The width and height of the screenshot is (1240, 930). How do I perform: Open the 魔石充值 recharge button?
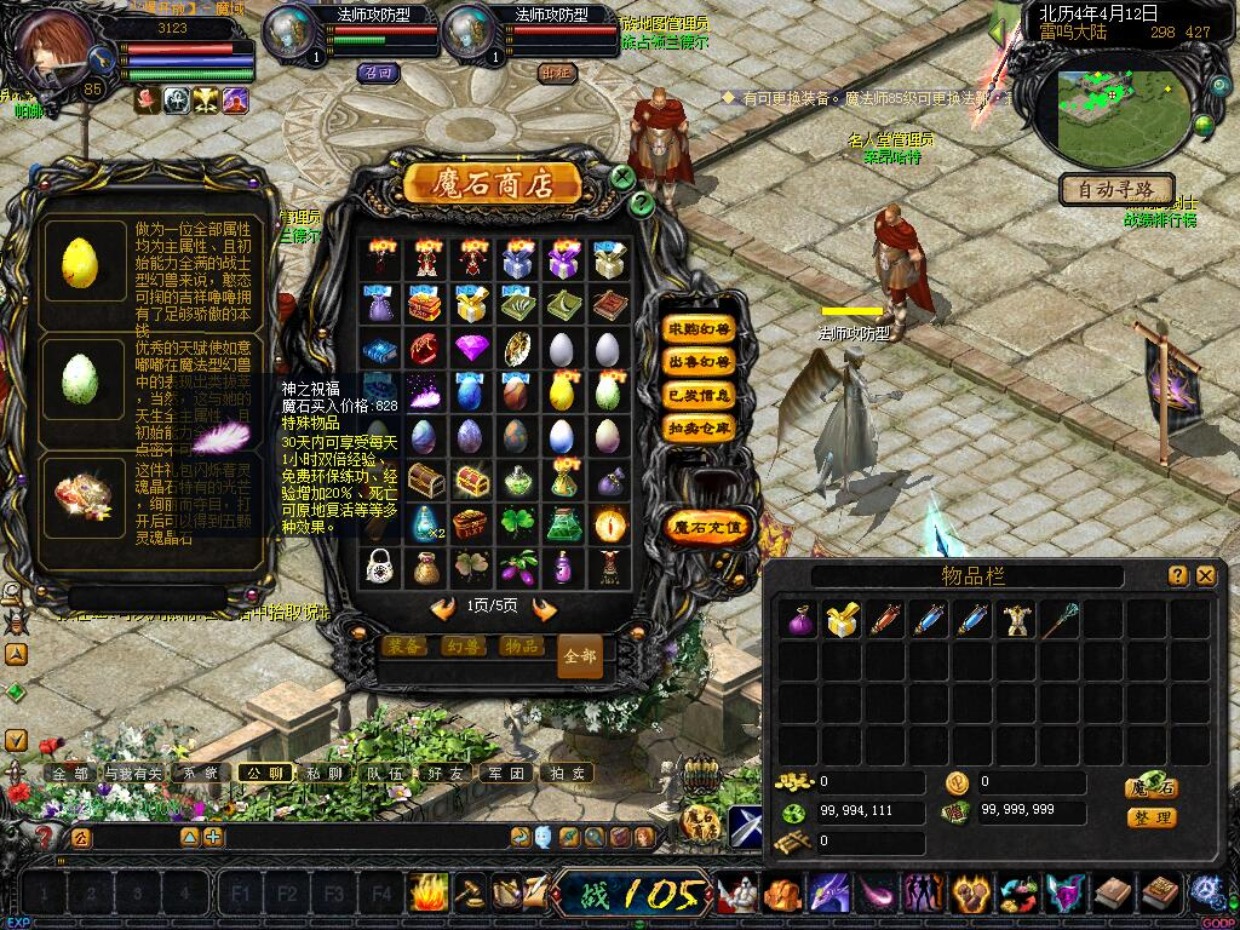pyautogui.click(x=708, y=526)
